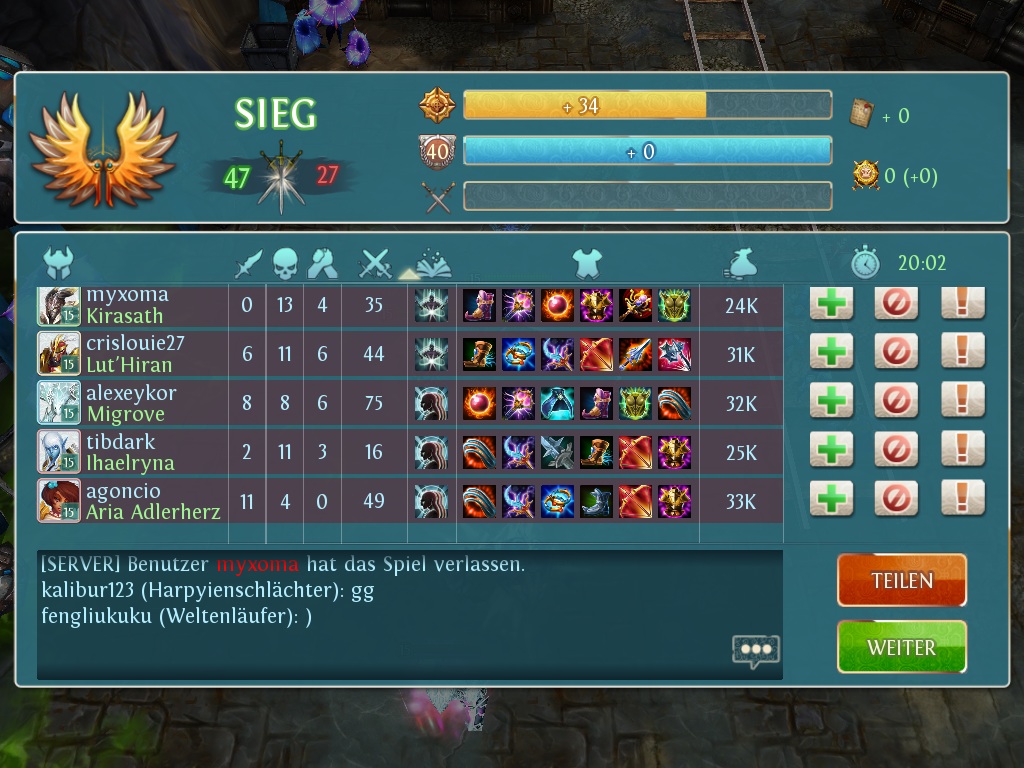
Task: Sort by gold money bag column
Action: point(741,264)
